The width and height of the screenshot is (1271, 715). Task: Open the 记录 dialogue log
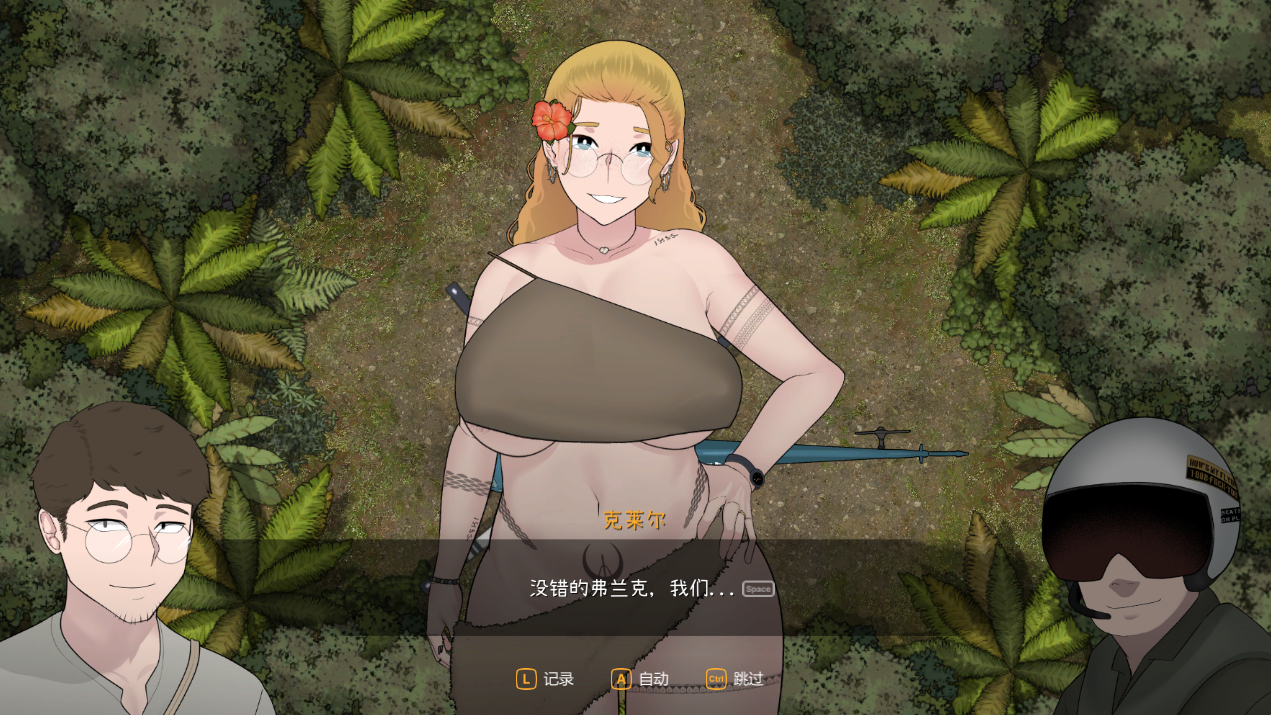545,679
